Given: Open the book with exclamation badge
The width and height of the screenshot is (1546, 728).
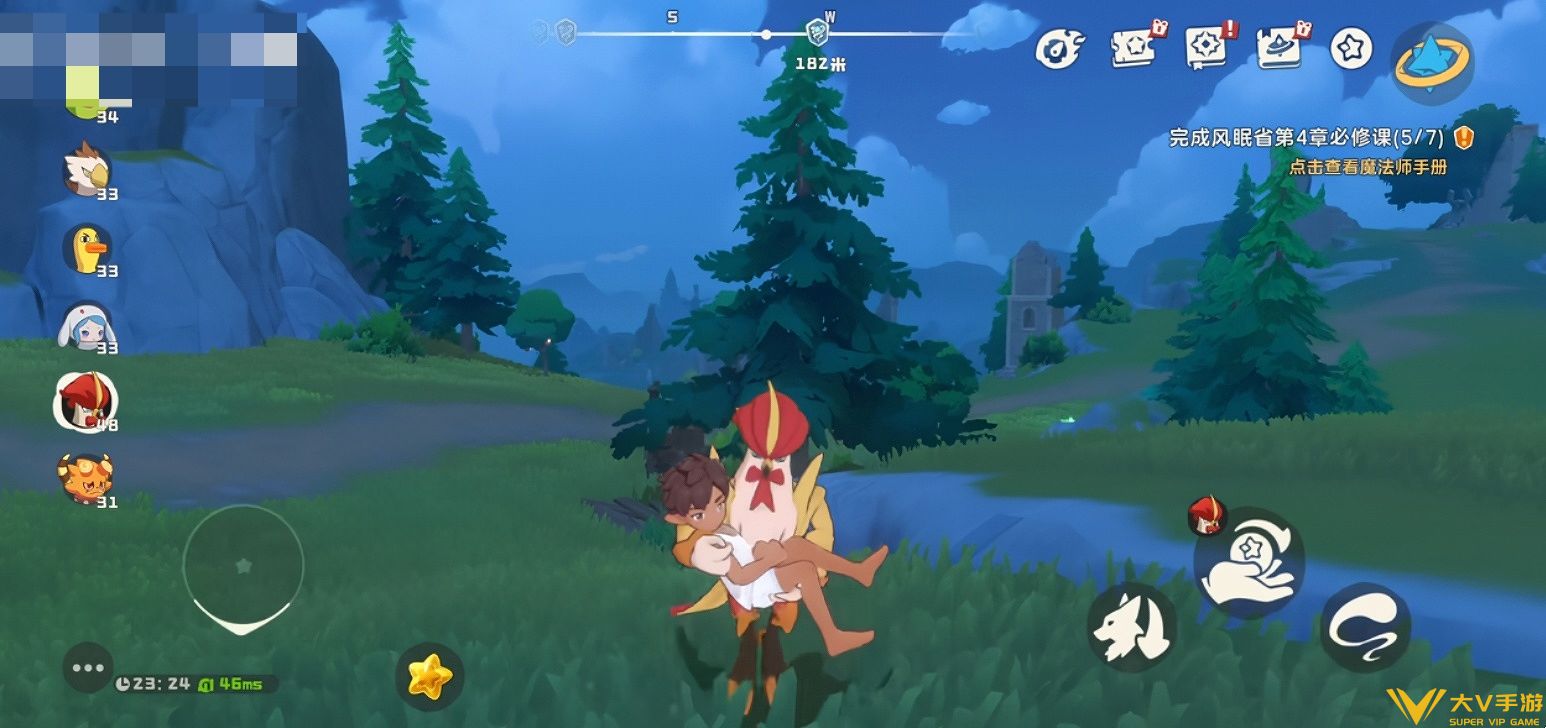Looking at the screenshot, I should [1208, 47].
